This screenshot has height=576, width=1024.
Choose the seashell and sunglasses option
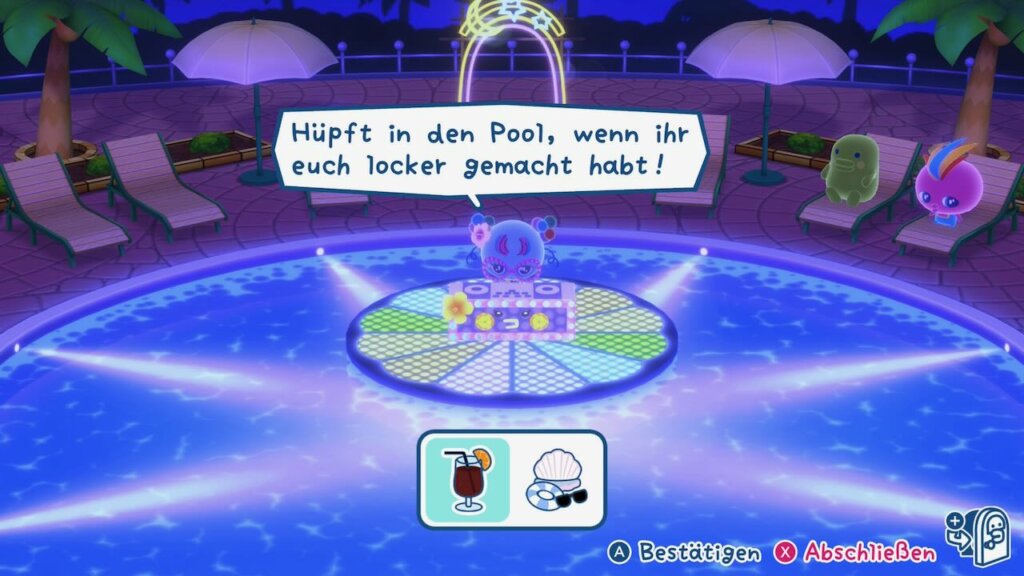pyautogui.click(x=558, y=479)
